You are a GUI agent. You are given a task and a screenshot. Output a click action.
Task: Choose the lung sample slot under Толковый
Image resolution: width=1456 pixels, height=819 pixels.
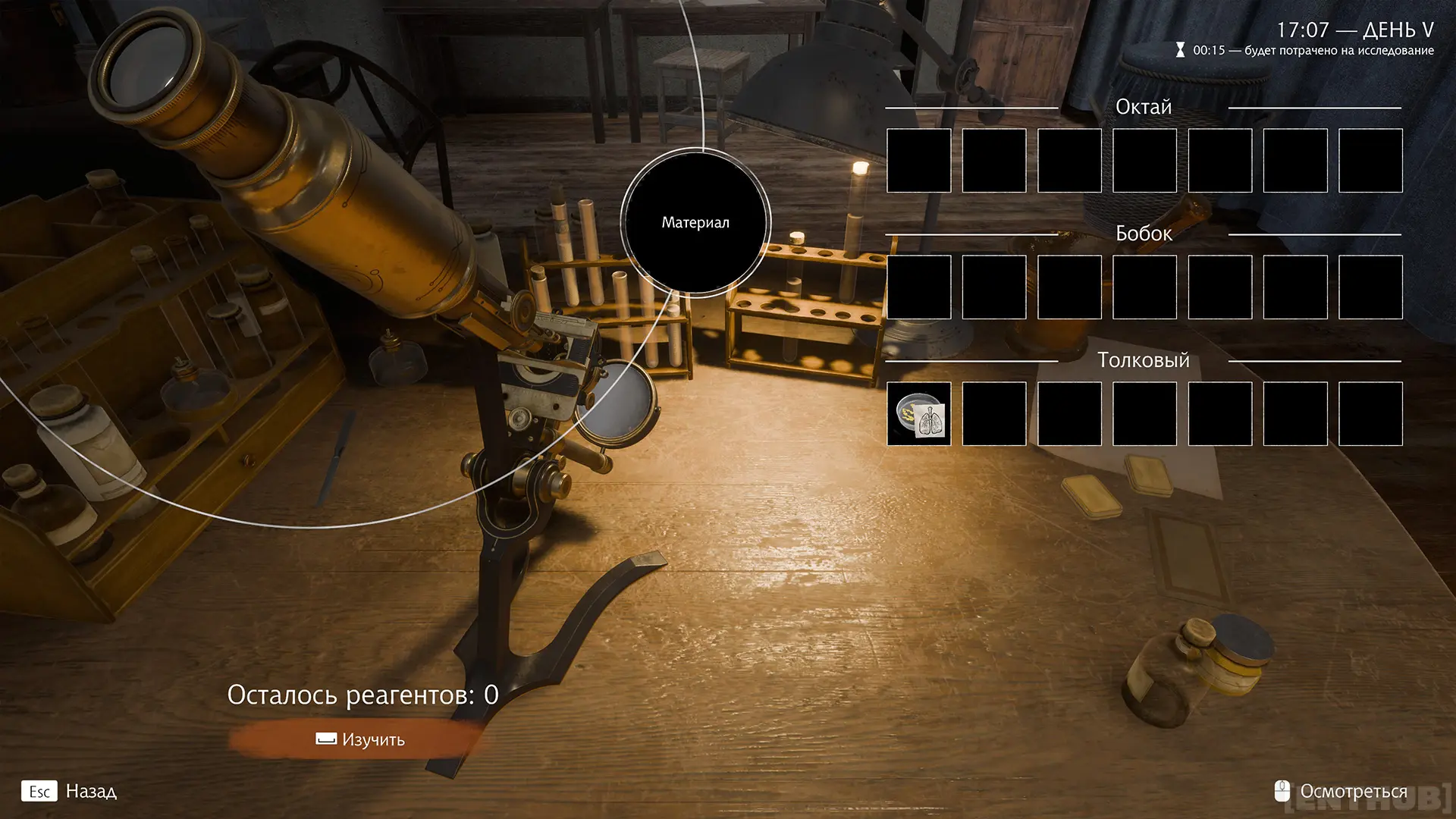pyautogui.click(x=918, y=414)
